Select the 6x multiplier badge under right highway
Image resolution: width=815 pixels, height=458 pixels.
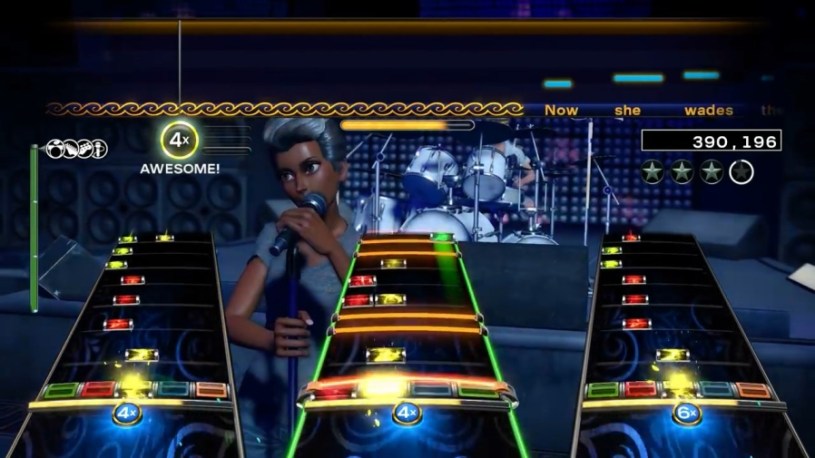click(x=686, y=412)
